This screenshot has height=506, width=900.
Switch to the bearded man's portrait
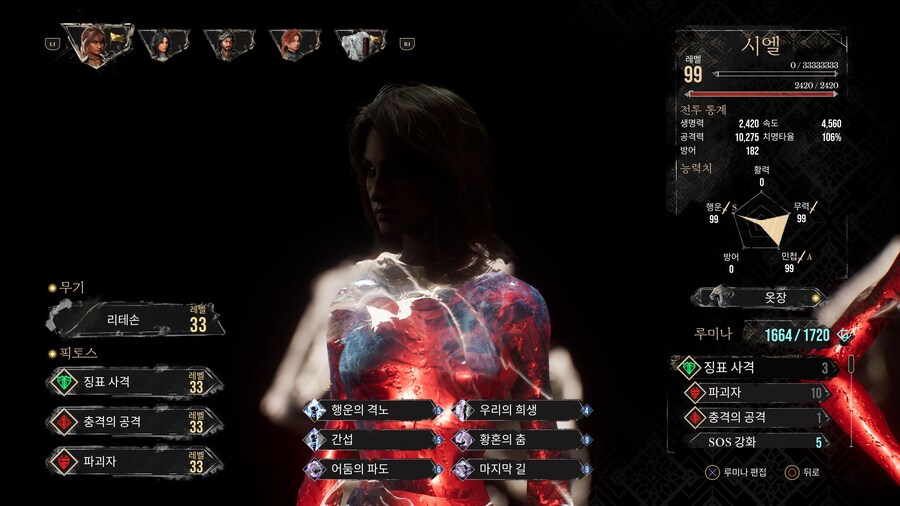tap(224, 43)
